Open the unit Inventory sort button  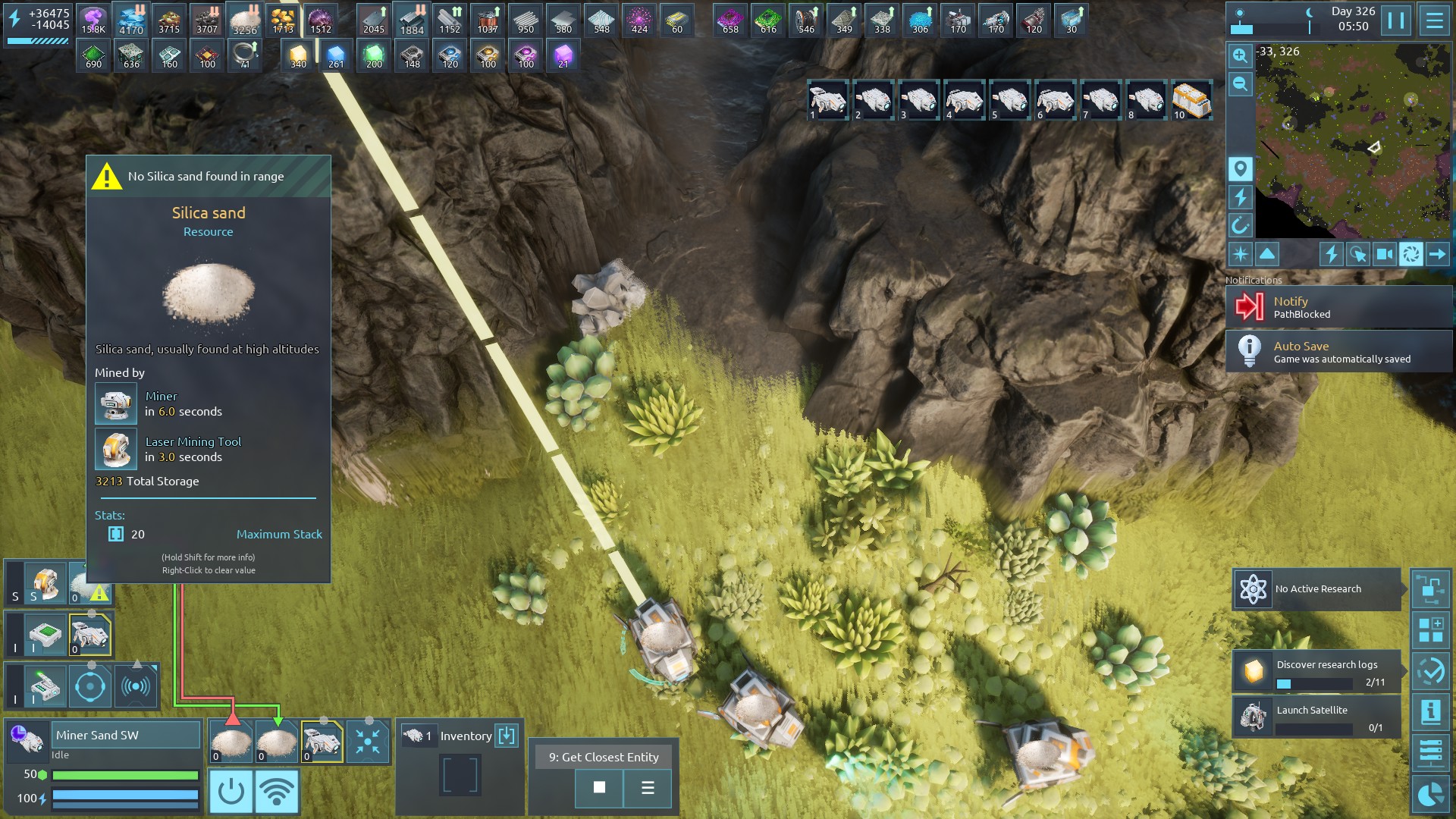click(x=506, y=736)
